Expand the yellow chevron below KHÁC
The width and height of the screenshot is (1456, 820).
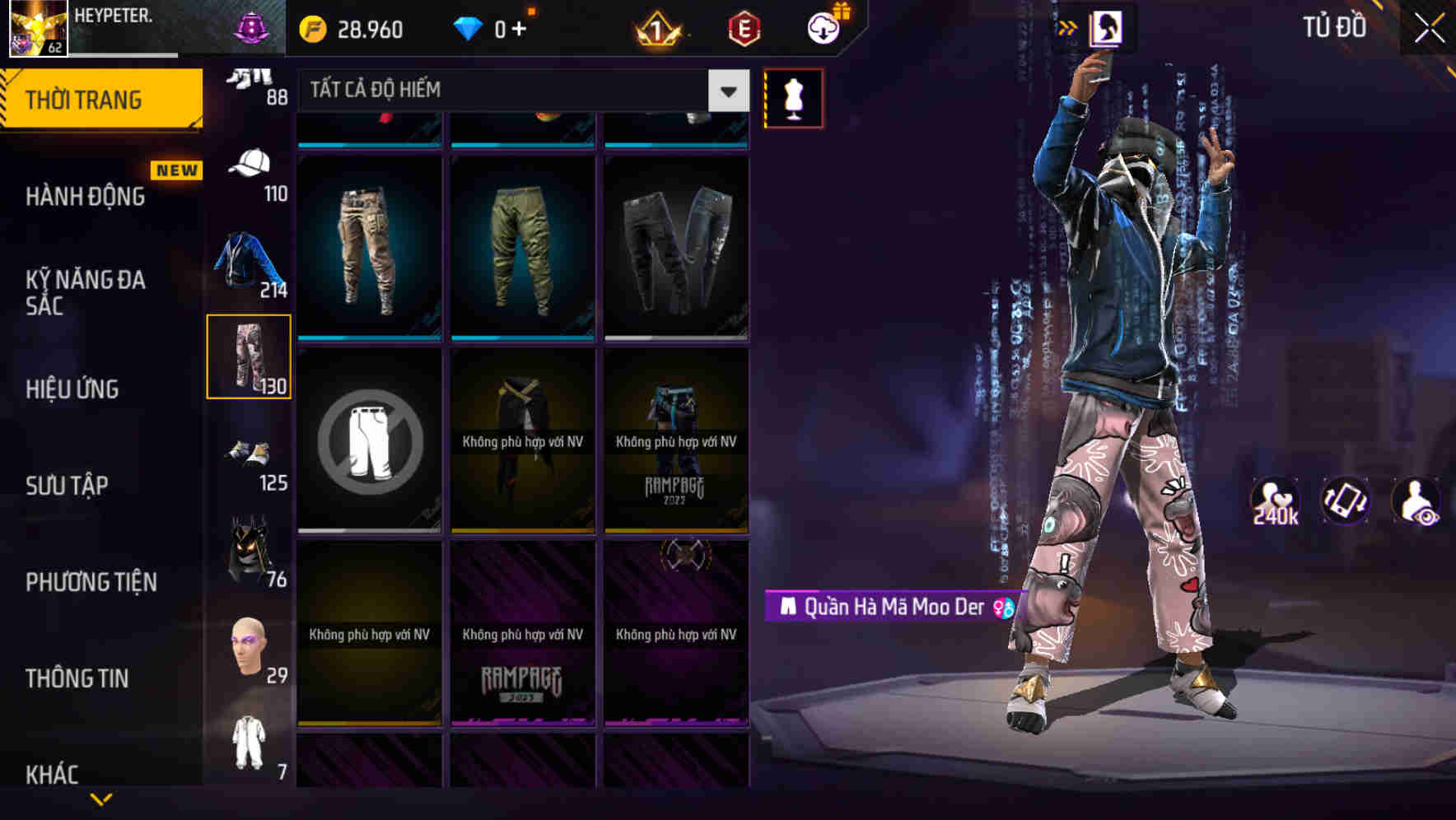tap(100, 797)
